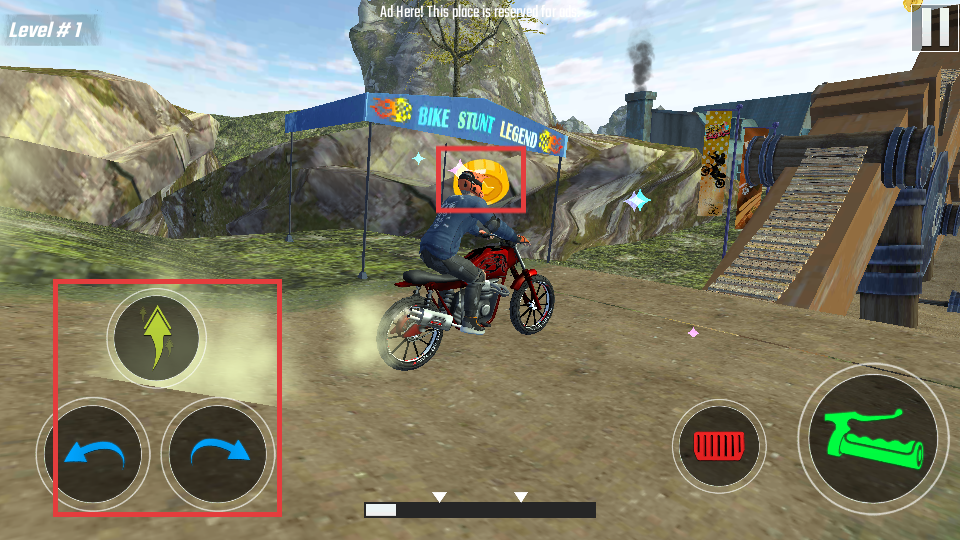Tap the green throttle accelerator button
The height and width of the screenshot is (540, 960).
873,439
